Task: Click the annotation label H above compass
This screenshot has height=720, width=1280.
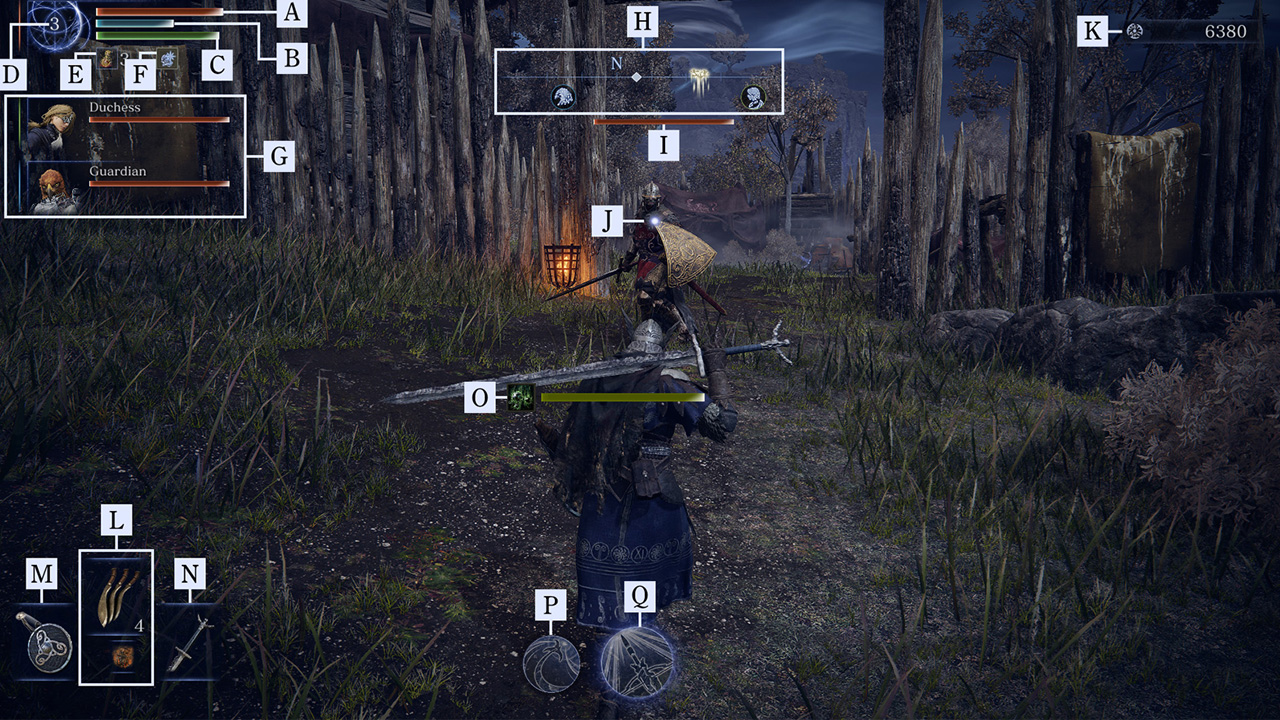Action: 640,24
